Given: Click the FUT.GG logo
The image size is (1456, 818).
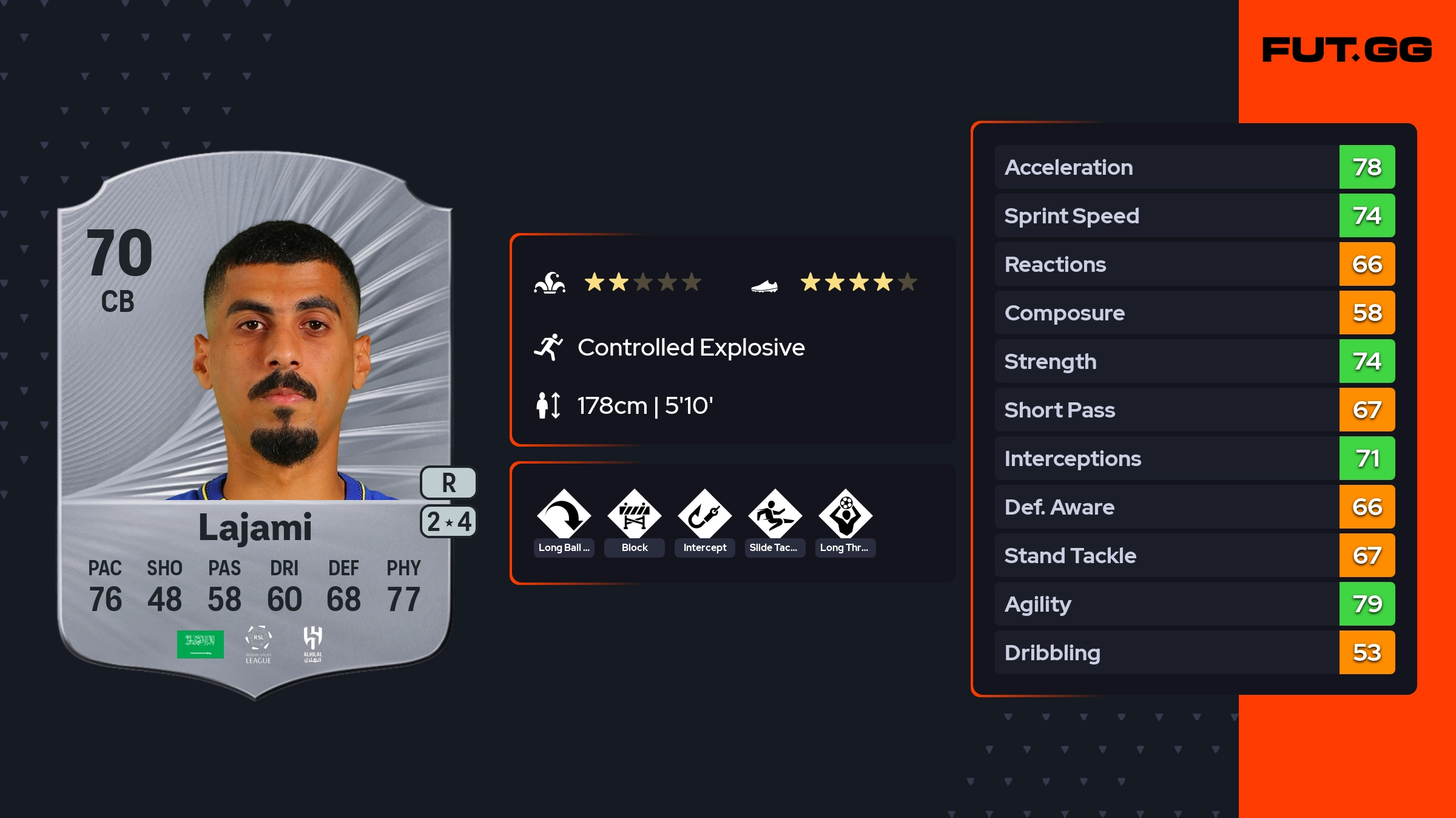Looking at the screenshot, I should [x=1347, y=50].
